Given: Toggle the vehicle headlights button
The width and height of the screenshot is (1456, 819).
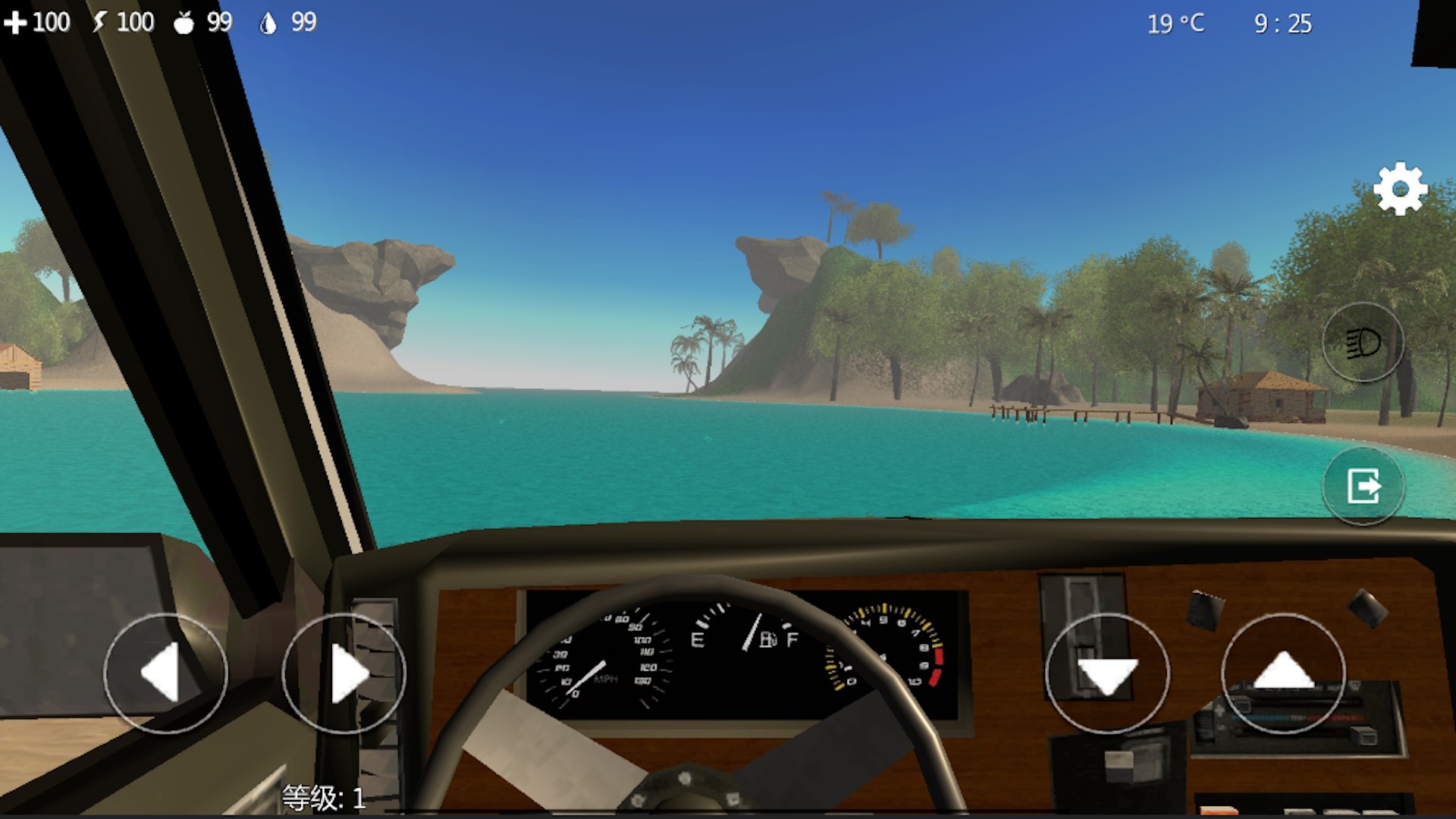Looking at the screenshot, I should click(1363, 343).
